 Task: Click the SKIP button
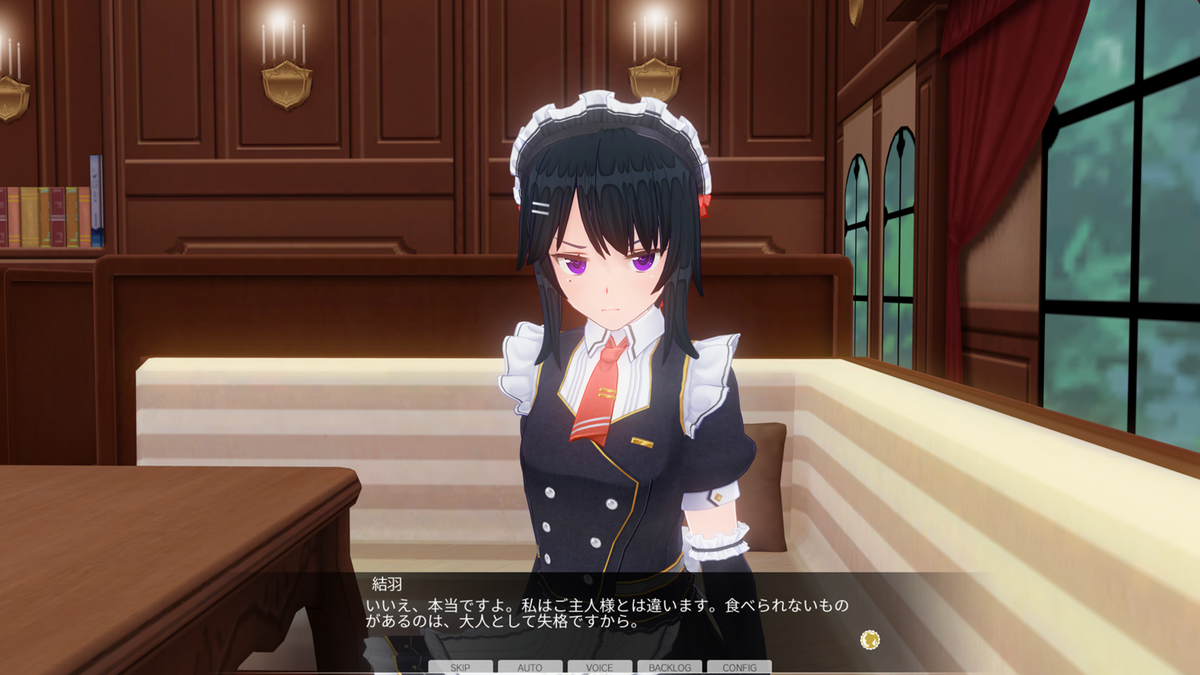coord(460,667)
